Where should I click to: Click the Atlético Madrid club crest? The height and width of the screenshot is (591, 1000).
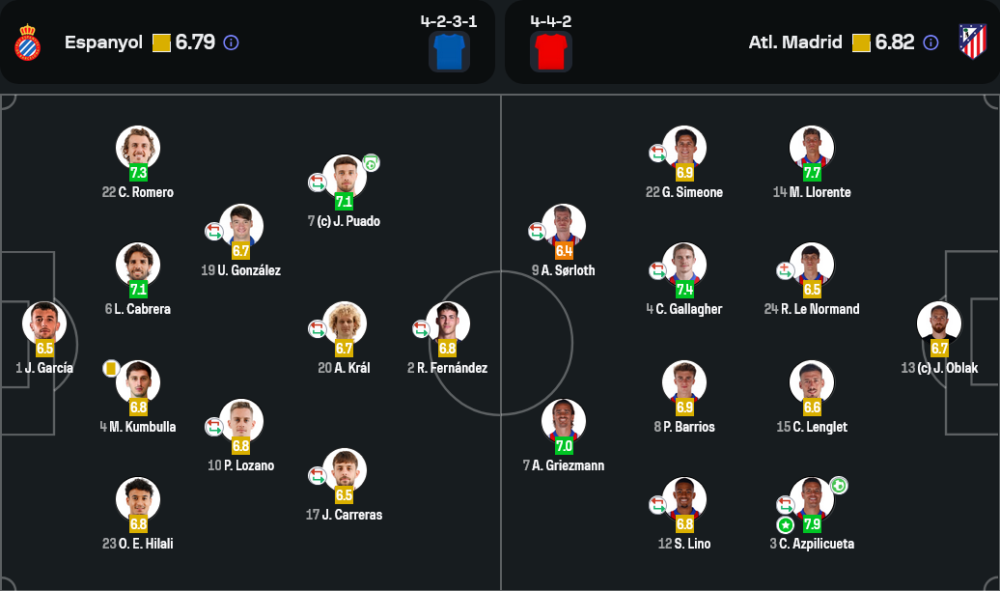point(972,42)
